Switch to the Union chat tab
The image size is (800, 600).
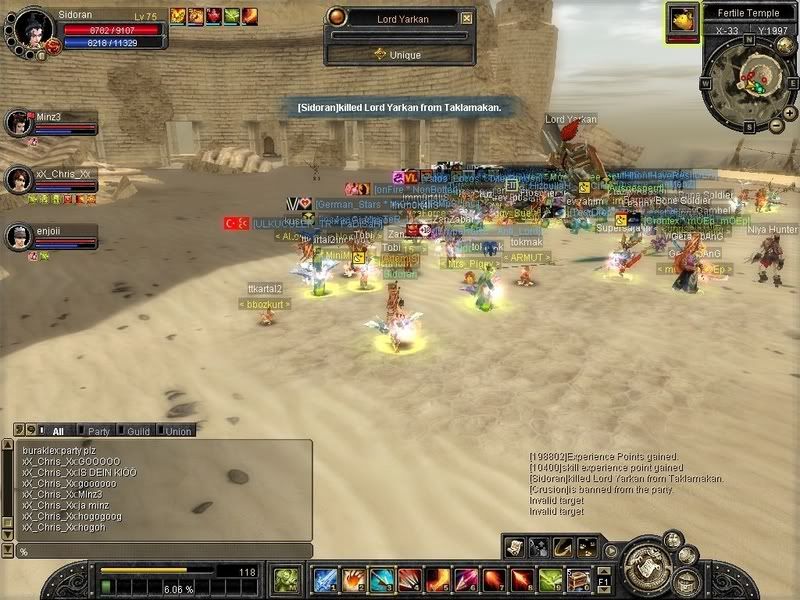coord(178,431)
